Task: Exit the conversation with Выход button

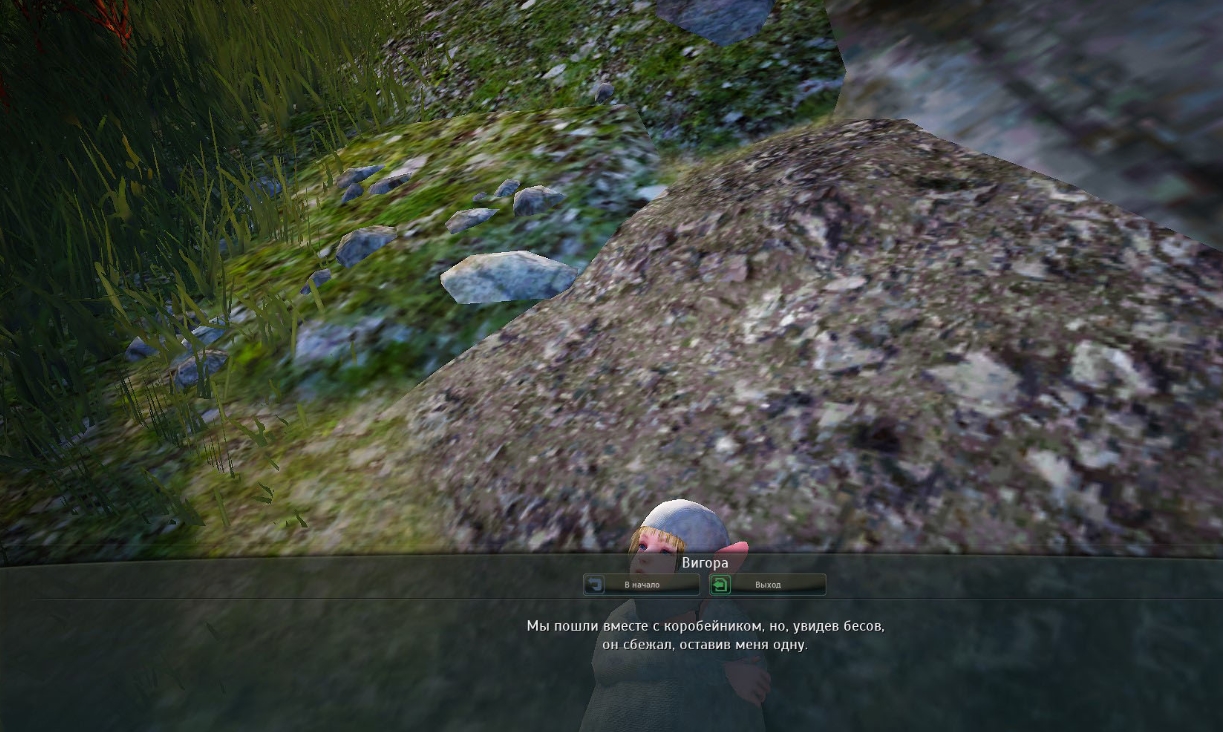Action: tap(767, 584)
